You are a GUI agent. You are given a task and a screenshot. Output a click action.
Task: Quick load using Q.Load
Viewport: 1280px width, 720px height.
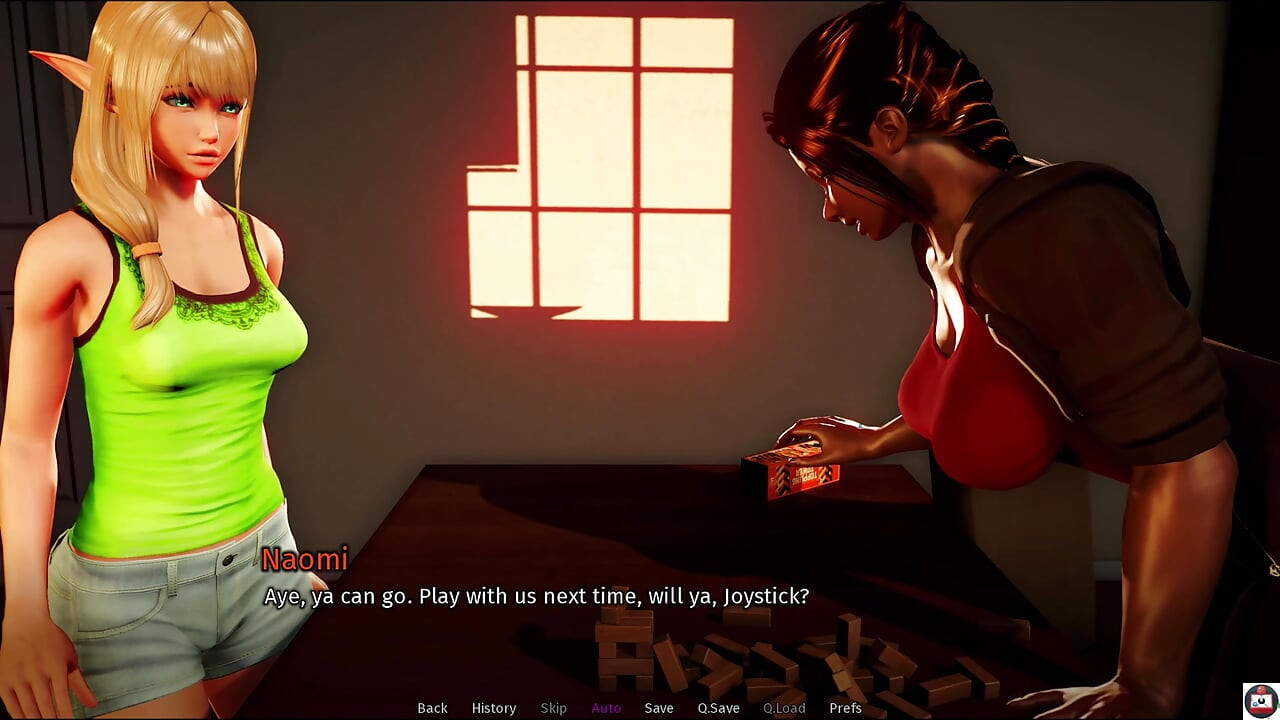point(785,707)
